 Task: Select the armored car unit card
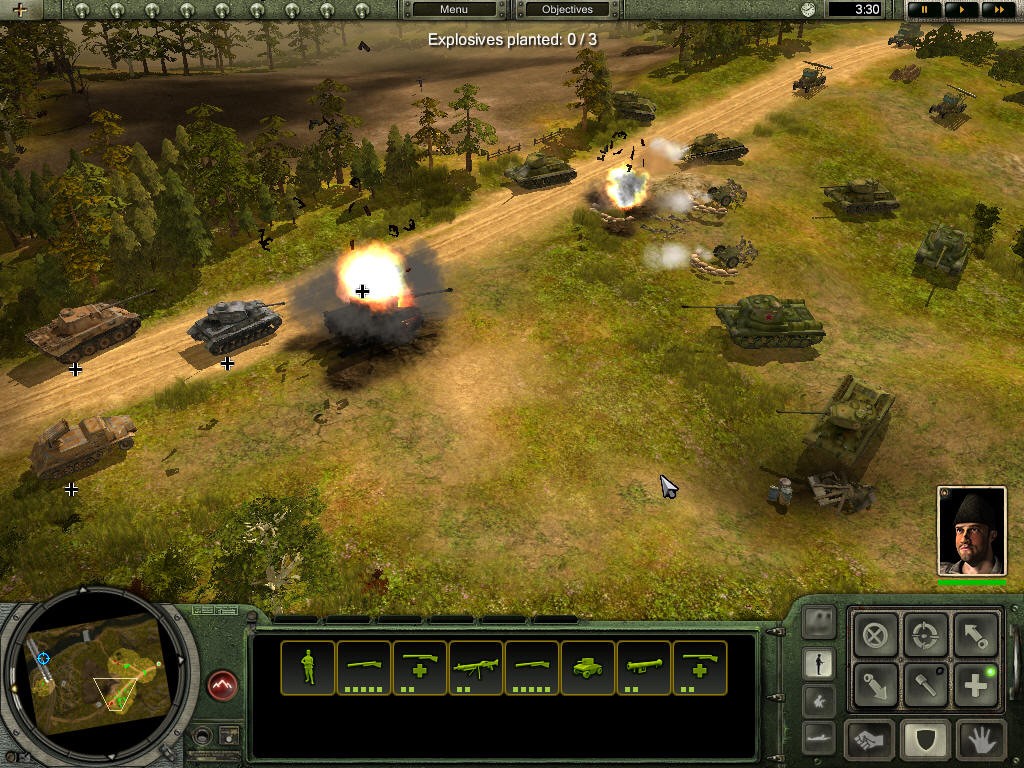588,667
